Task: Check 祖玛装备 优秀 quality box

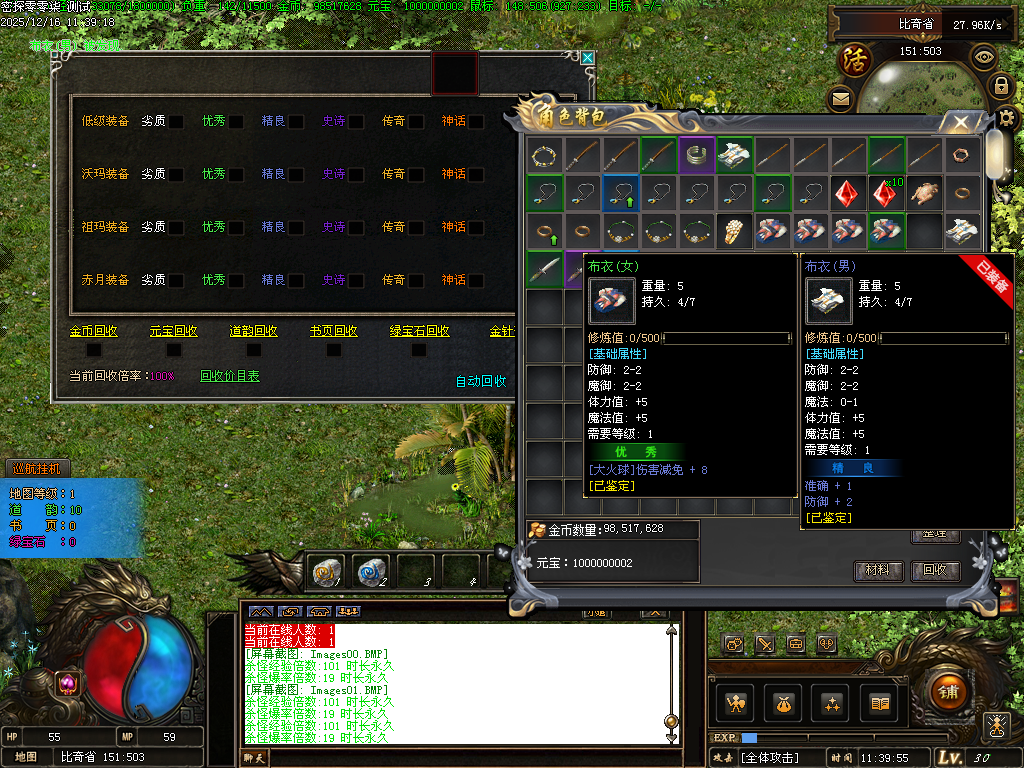Action: 236,228
